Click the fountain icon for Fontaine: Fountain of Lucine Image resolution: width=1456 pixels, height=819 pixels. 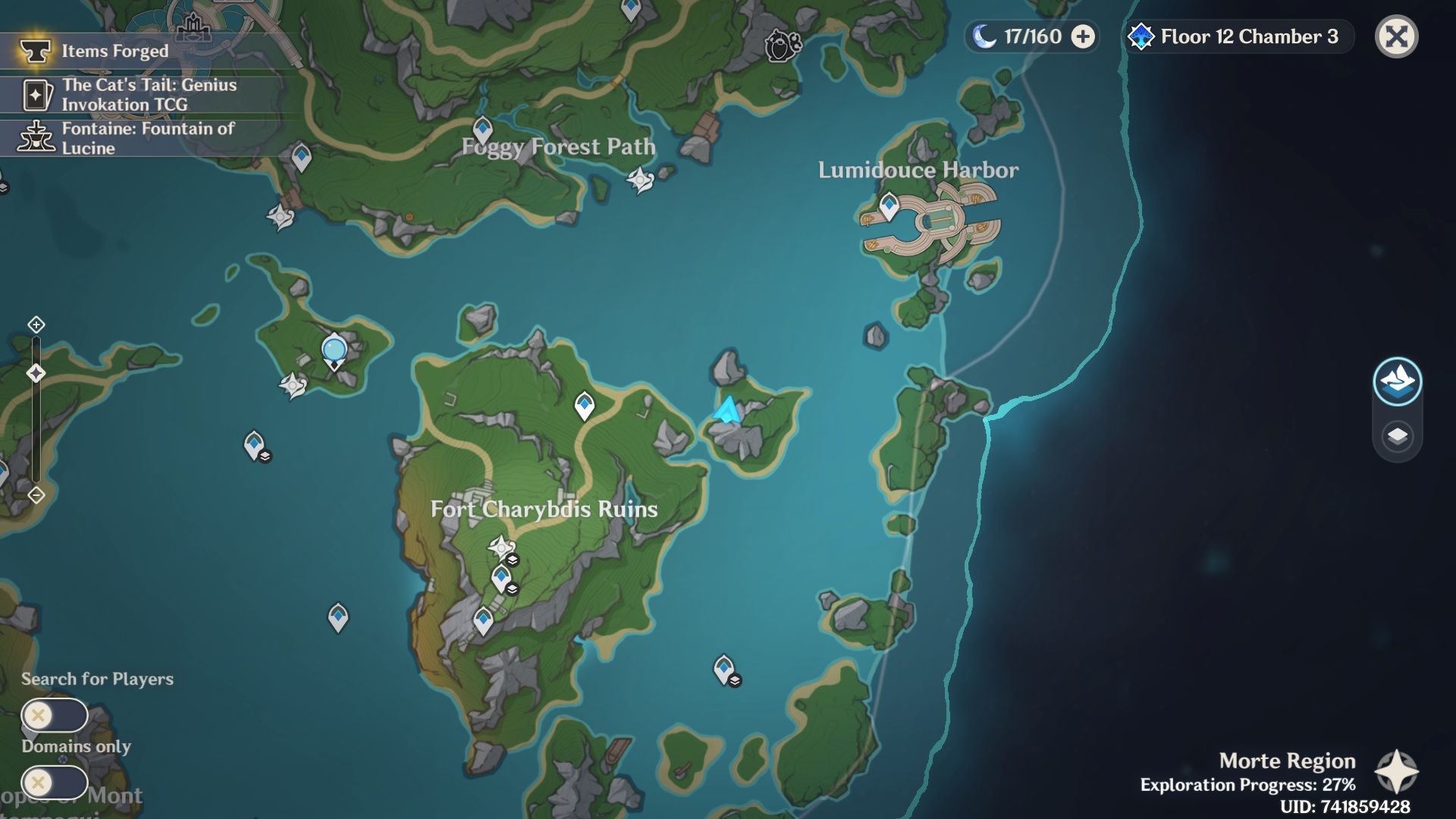point(34,138)
